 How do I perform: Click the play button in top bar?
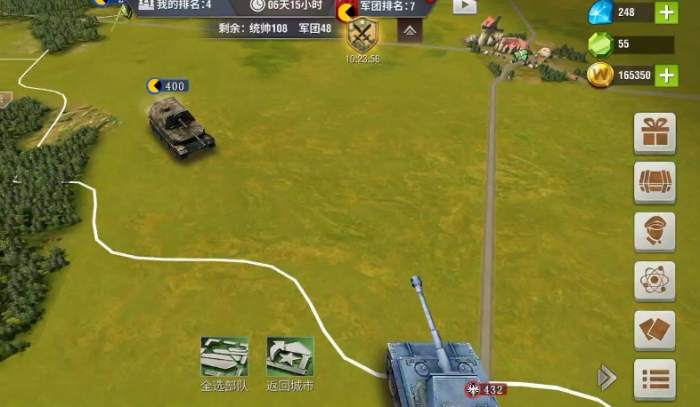(x=465, y=6)
